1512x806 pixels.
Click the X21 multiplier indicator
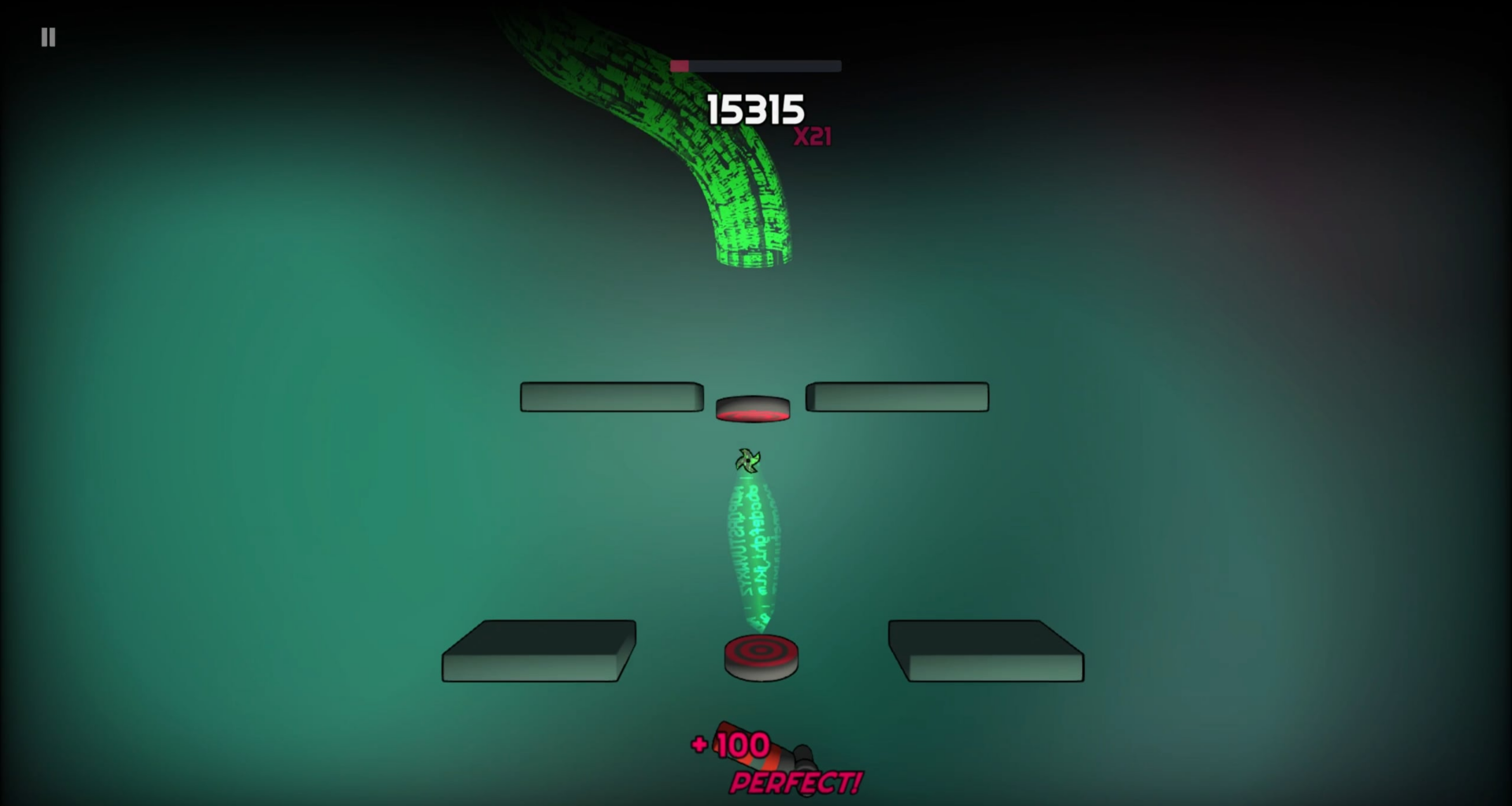click(x=813, y=137)
